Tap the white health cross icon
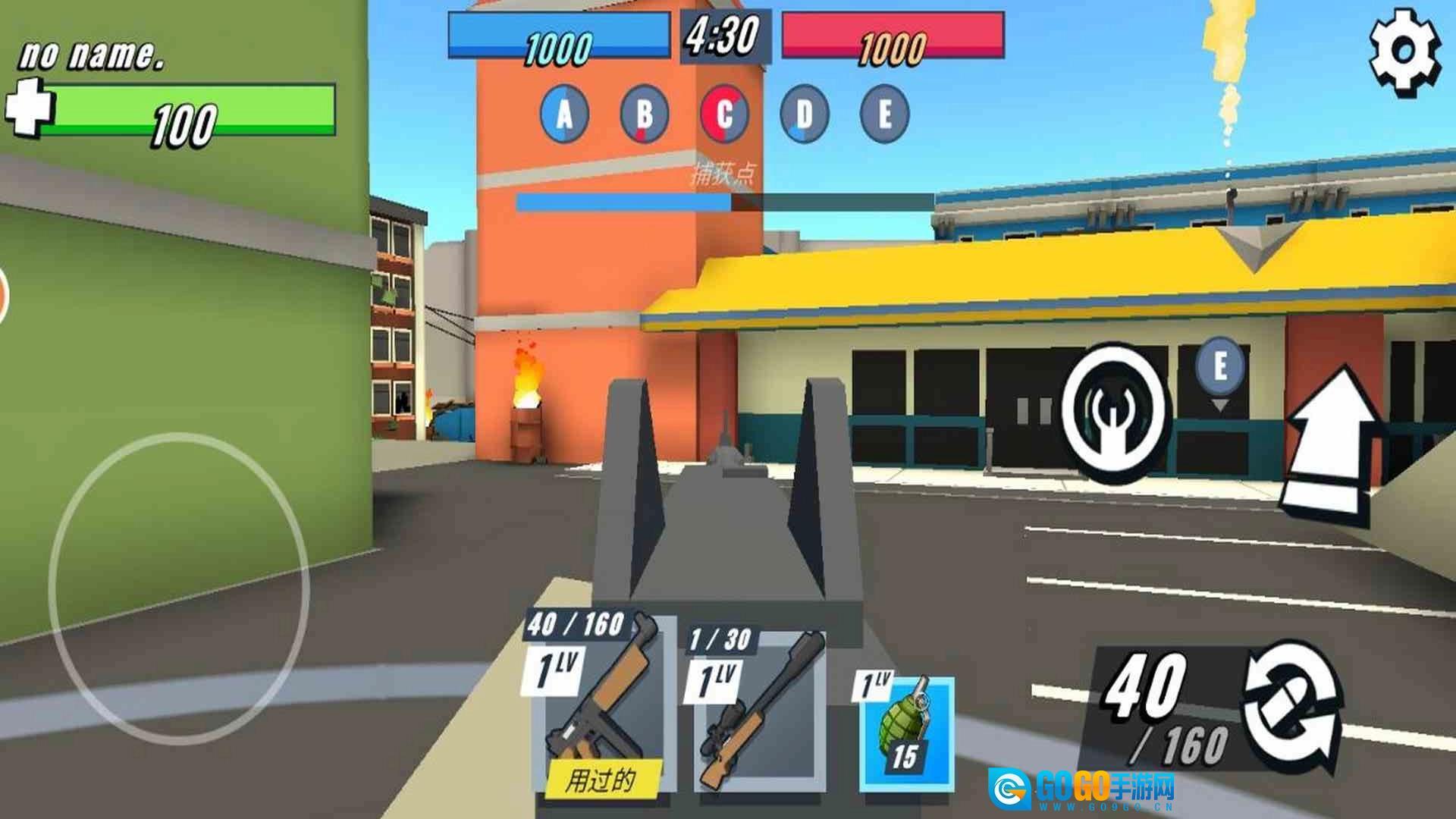Screen dimensions: 1456x819 click(x=29, y=108)
